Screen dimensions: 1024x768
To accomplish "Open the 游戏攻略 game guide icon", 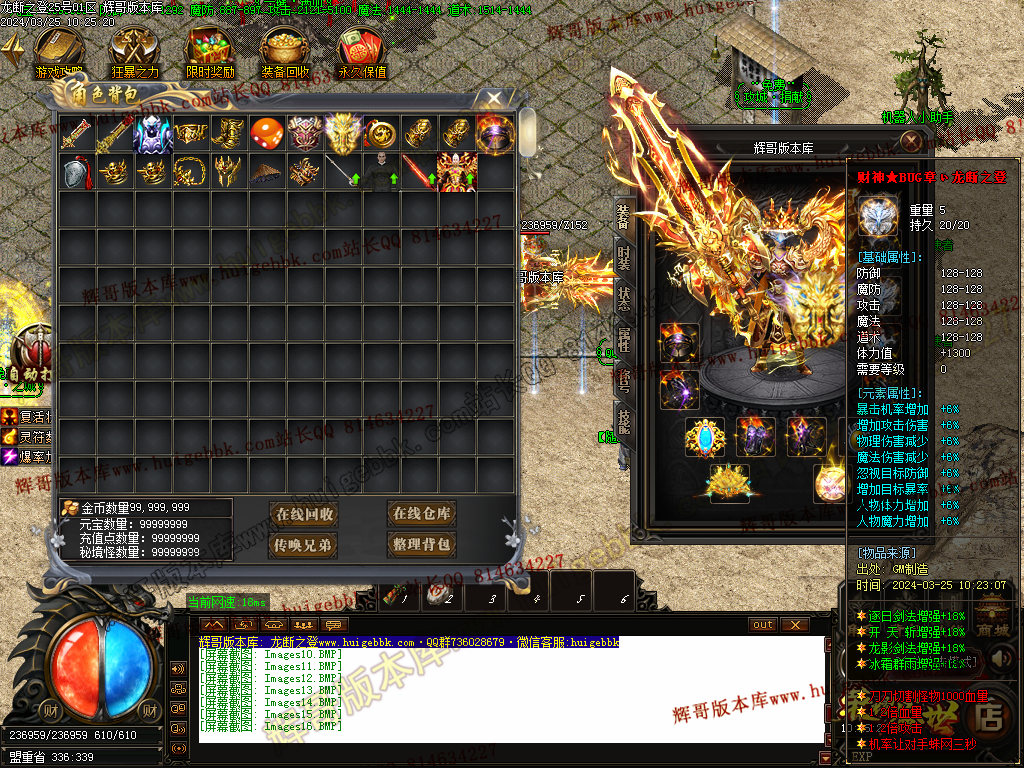I will (x=56, y=52).
